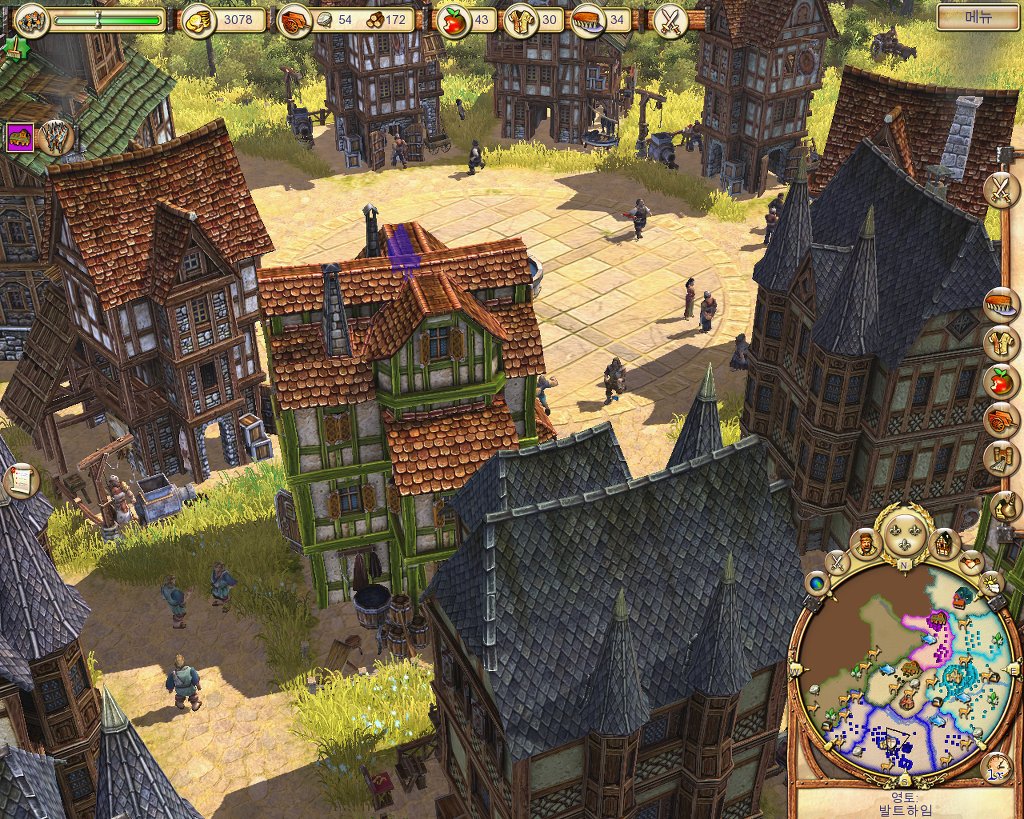1024x819 pixels.
Task: Select the purple-framed unit group icon
Action: pyautogui.click(x=20, y=138)
